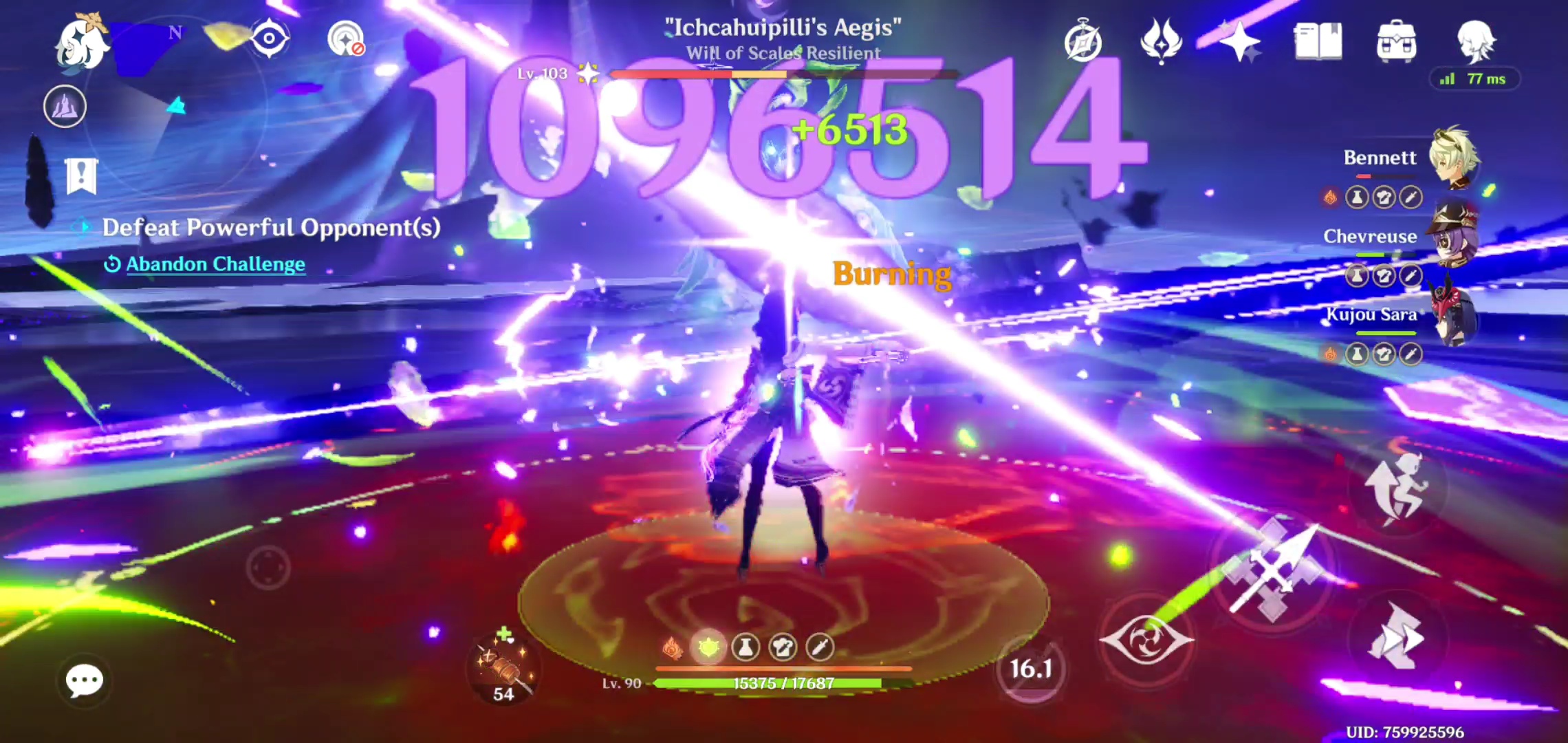Open the Inventory bag
This screenshot has width=1568, height=743.
[1398, 43]
